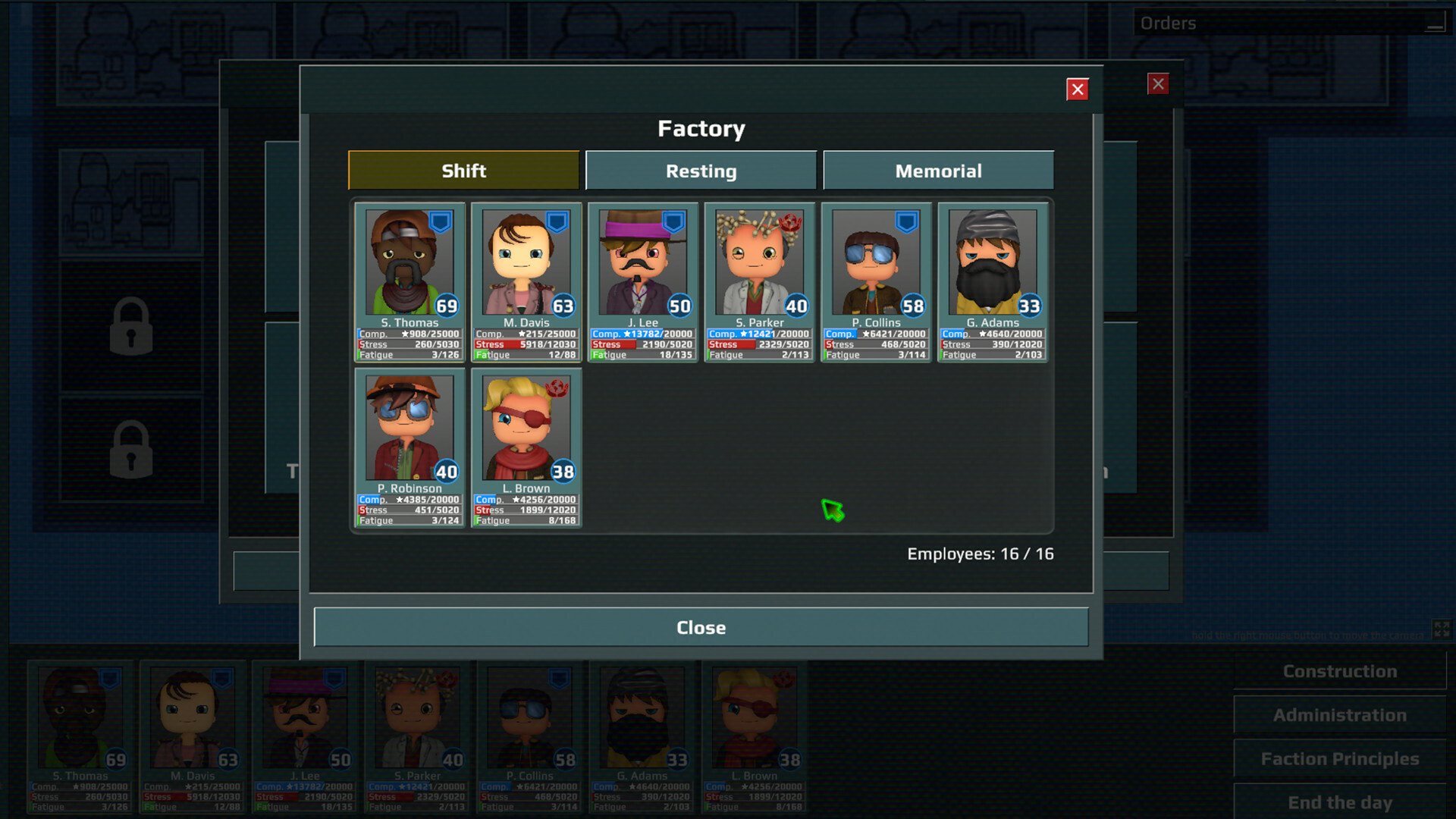Choose G. Adams employee card

point(993,281)
